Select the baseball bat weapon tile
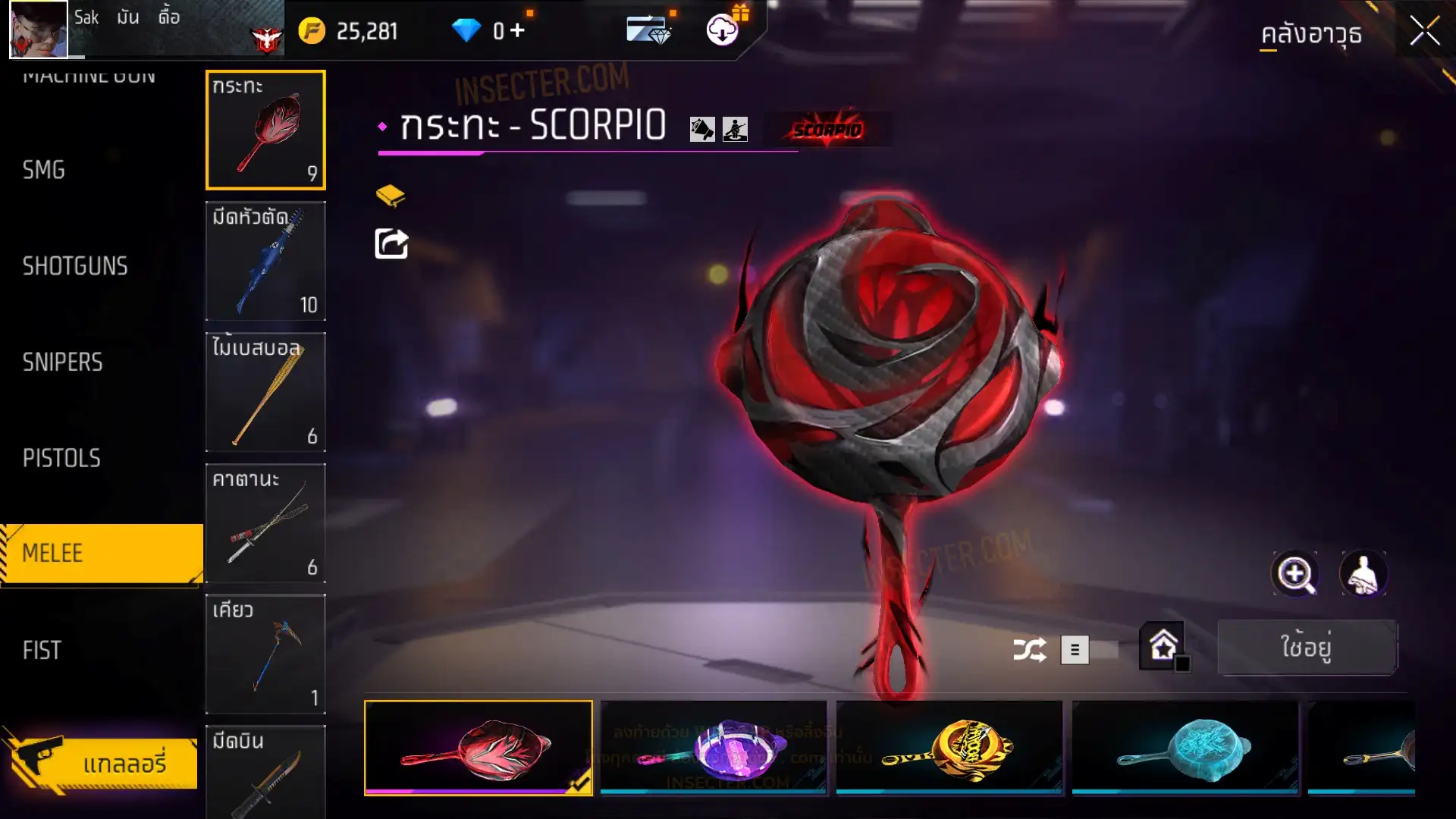The image size is (1456, 819). tap(265, 392)
